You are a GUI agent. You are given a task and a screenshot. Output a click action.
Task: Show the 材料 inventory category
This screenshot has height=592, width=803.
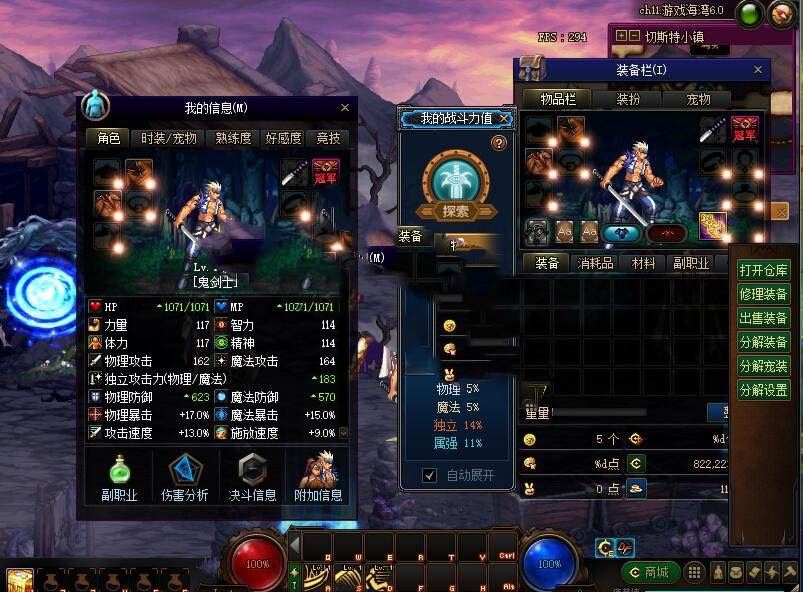point(643,263)
